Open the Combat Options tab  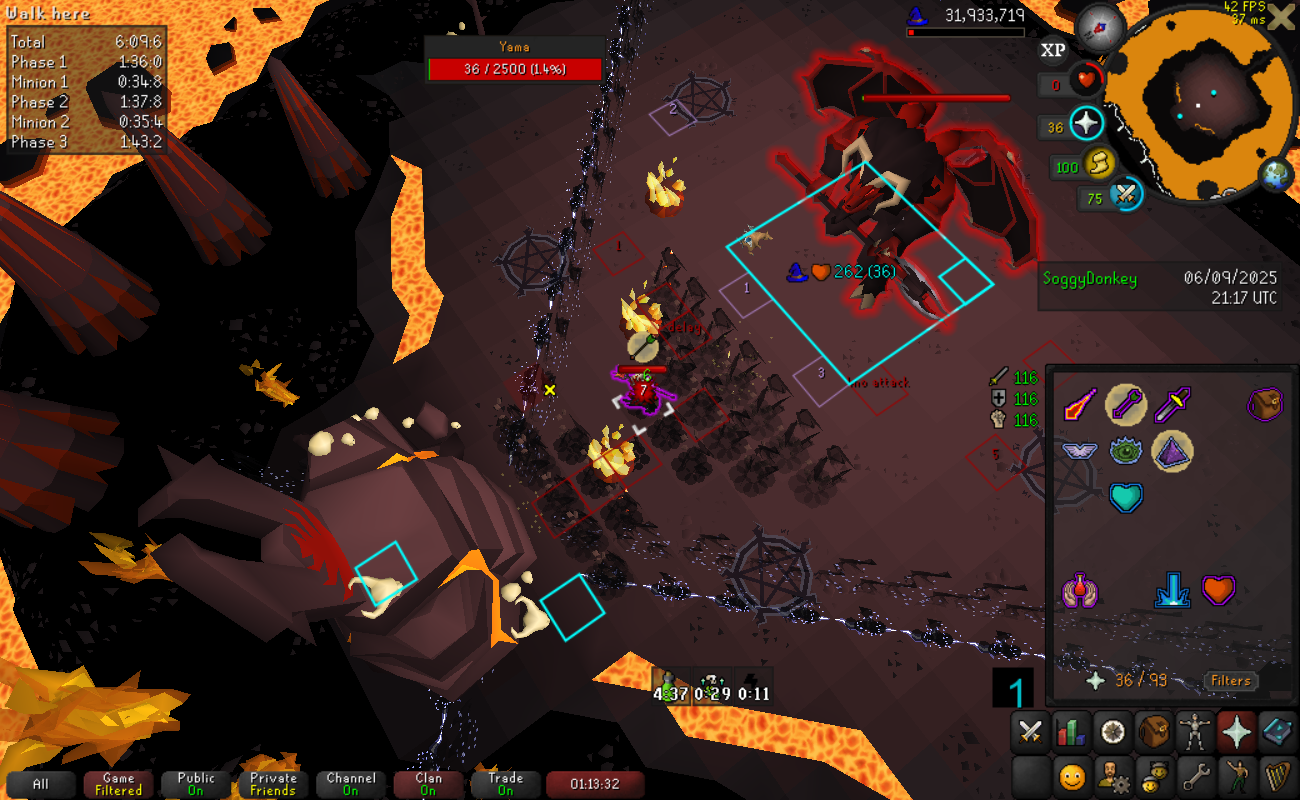click(1029, 732)
